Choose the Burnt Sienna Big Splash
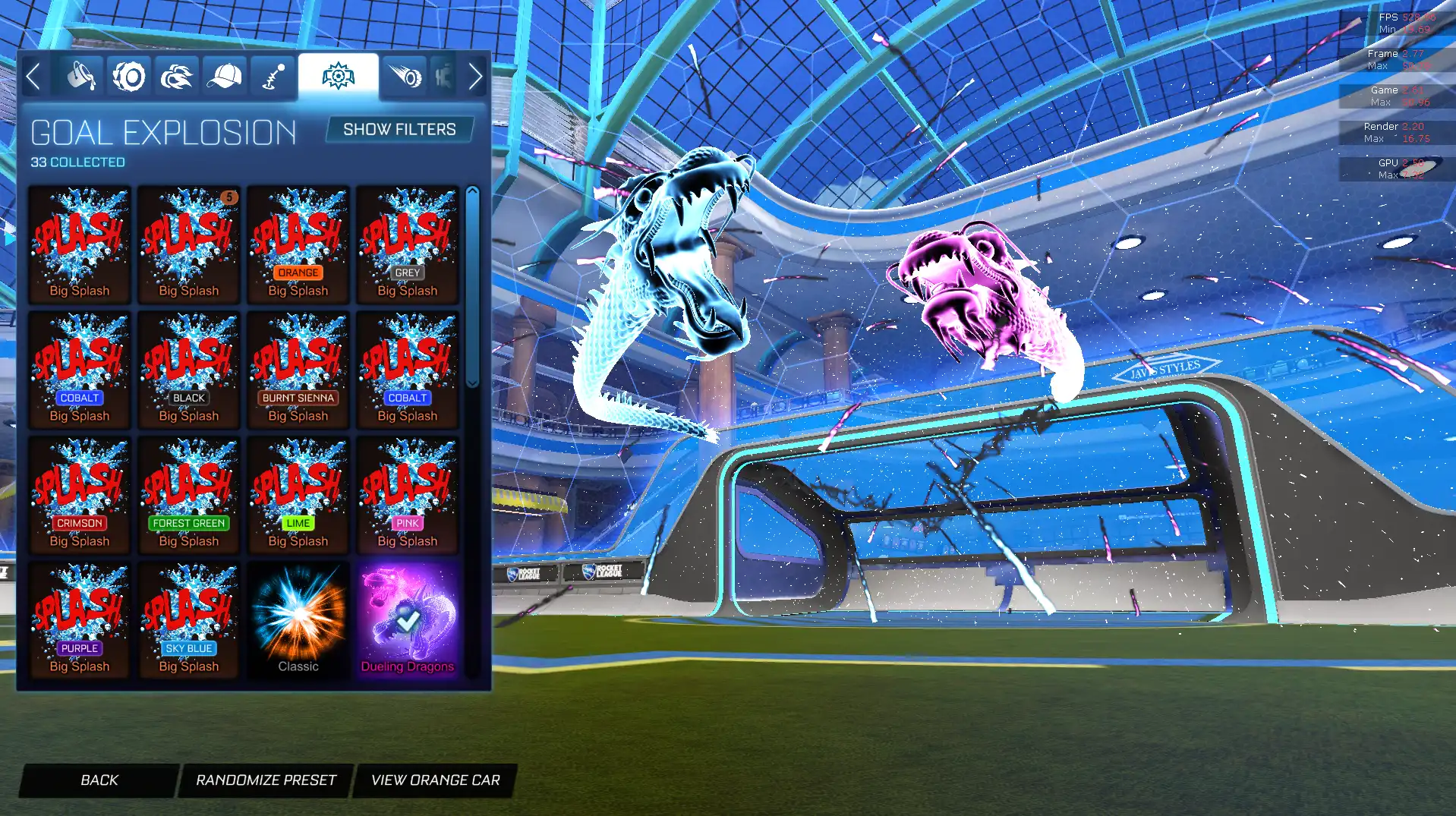1456x816 pixels. (x=298, y=370)
